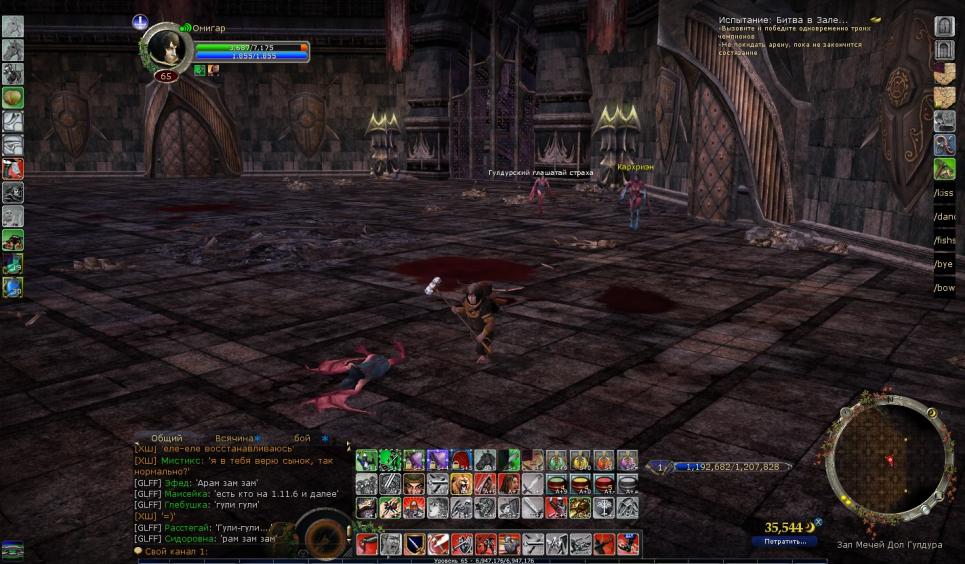Use the /kiss emote shortcut
The width and height of the screenshot is (965, 564).
(x=944, y=192)
